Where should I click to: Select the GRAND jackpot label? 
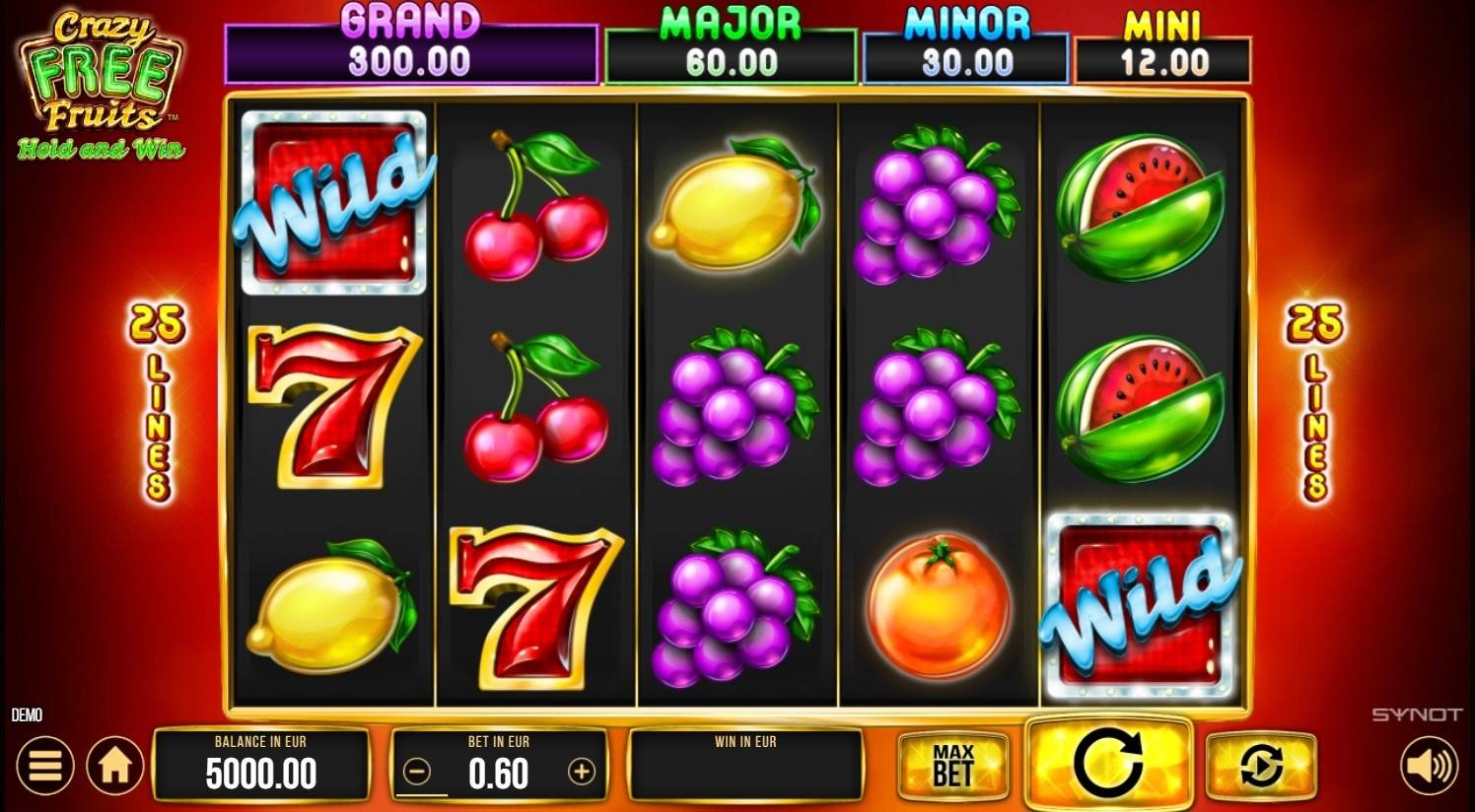[x=411, y=17]
